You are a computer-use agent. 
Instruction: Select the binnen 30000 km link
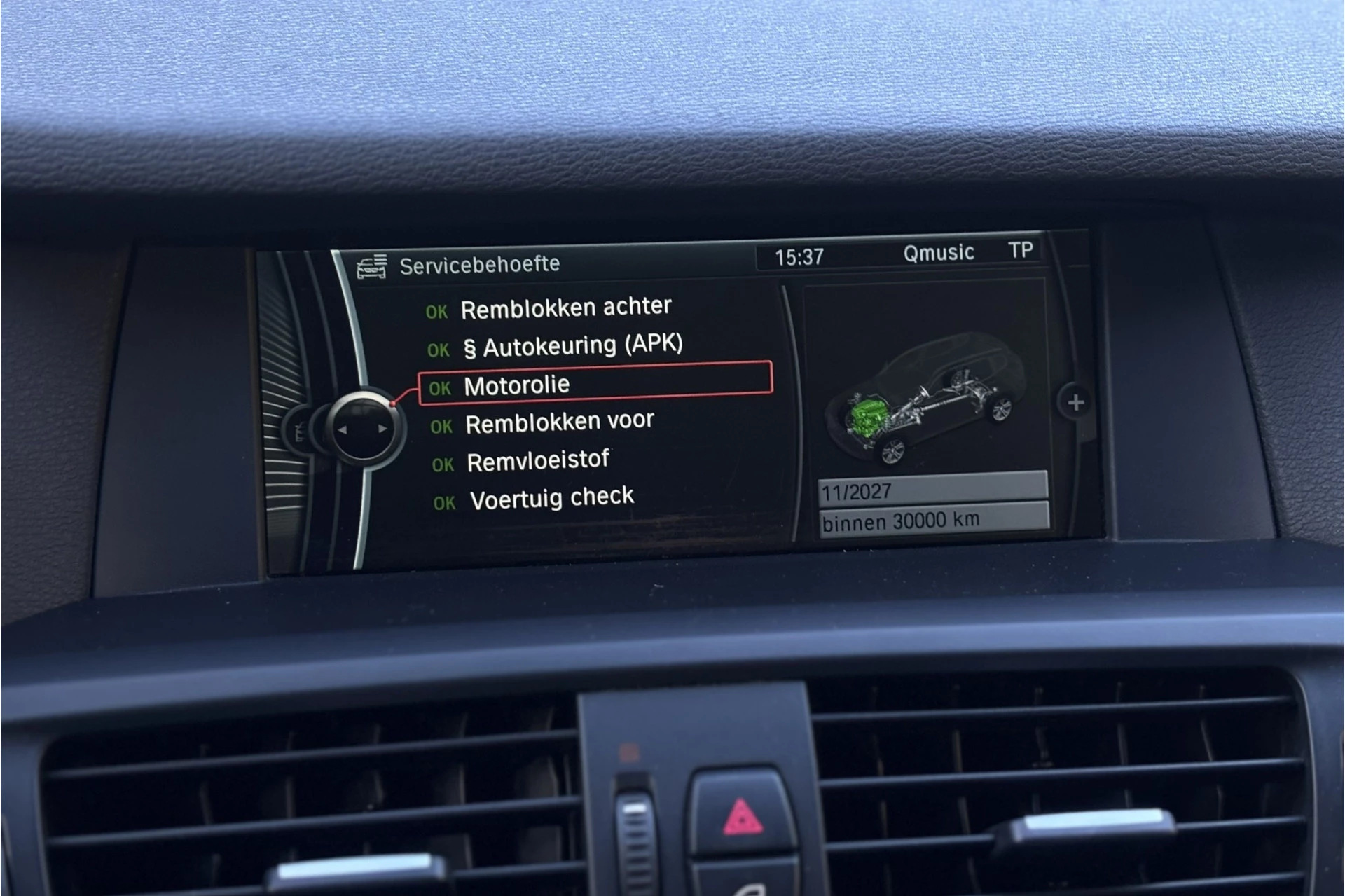[x=902, y=519]
